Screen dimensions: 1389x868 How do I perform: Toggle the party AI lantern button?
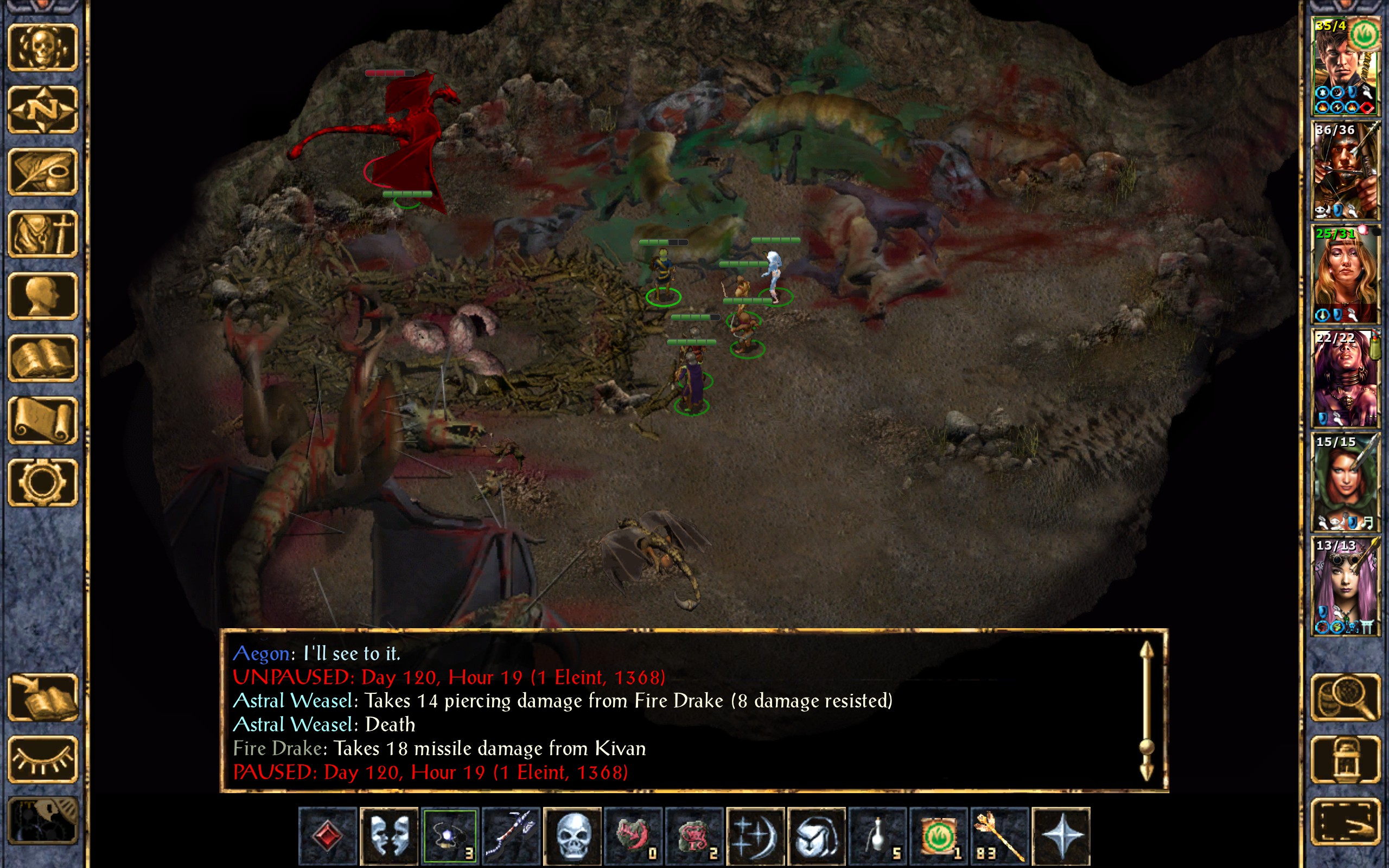pyautogui.click(x=1345, y=759)
